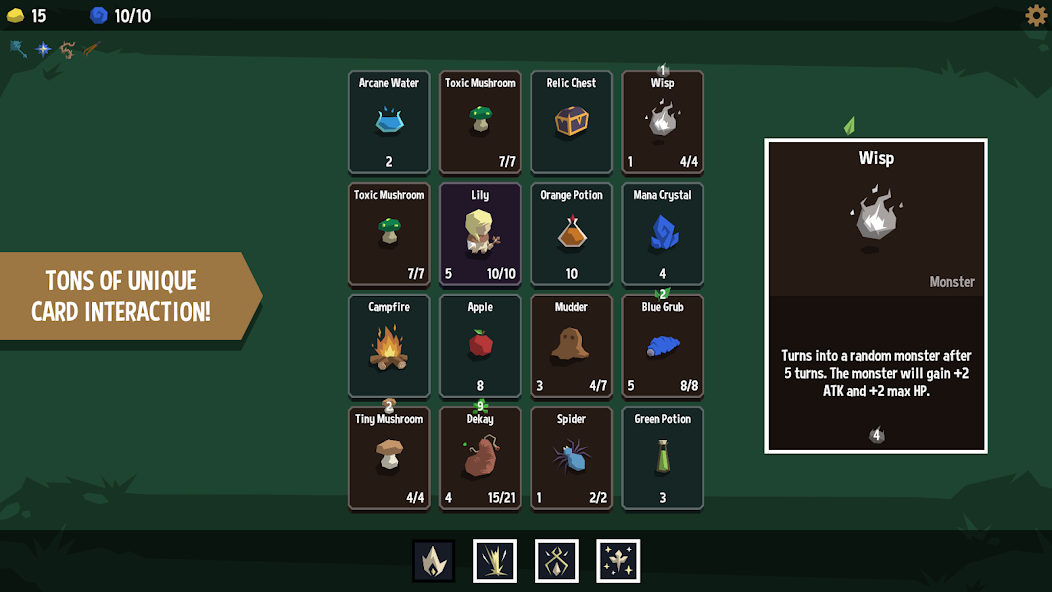Select the Blue Grub card
The width and height of the screenshot is (1052, 592).
pyautogui.click(x=662, y=346)
